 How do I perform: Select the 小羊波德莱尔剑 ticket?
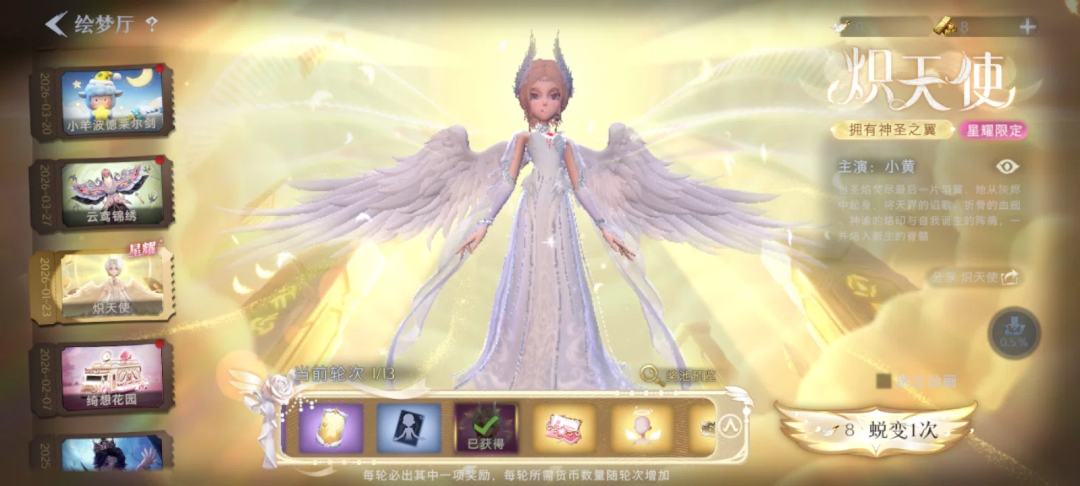(x=110, y=103)
